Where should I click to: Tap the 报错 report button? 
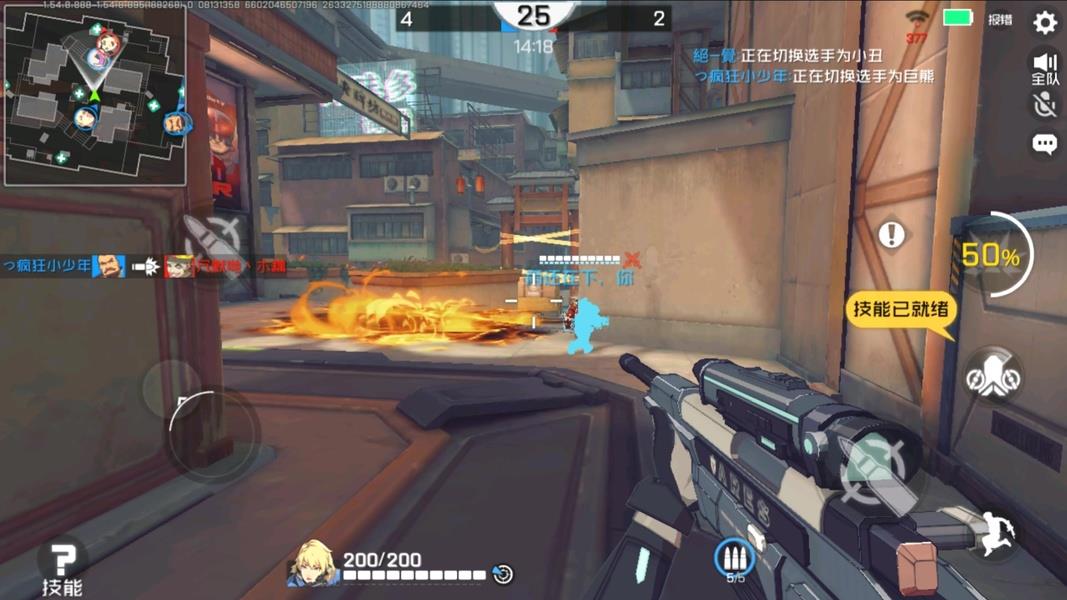tap(999, 19)
